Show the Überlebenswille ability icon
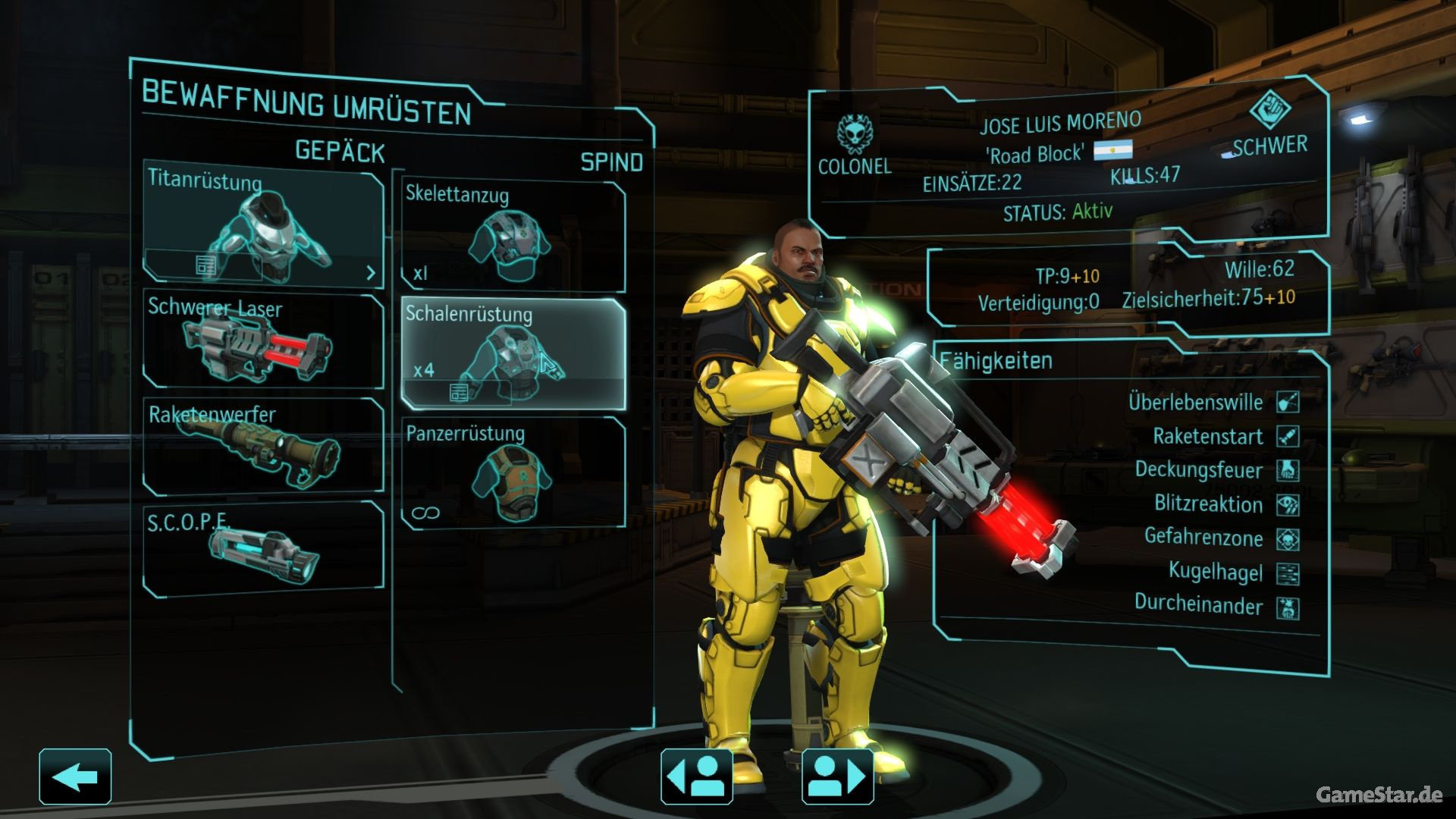The image size is (1456, 819). tap(1288, 402)
